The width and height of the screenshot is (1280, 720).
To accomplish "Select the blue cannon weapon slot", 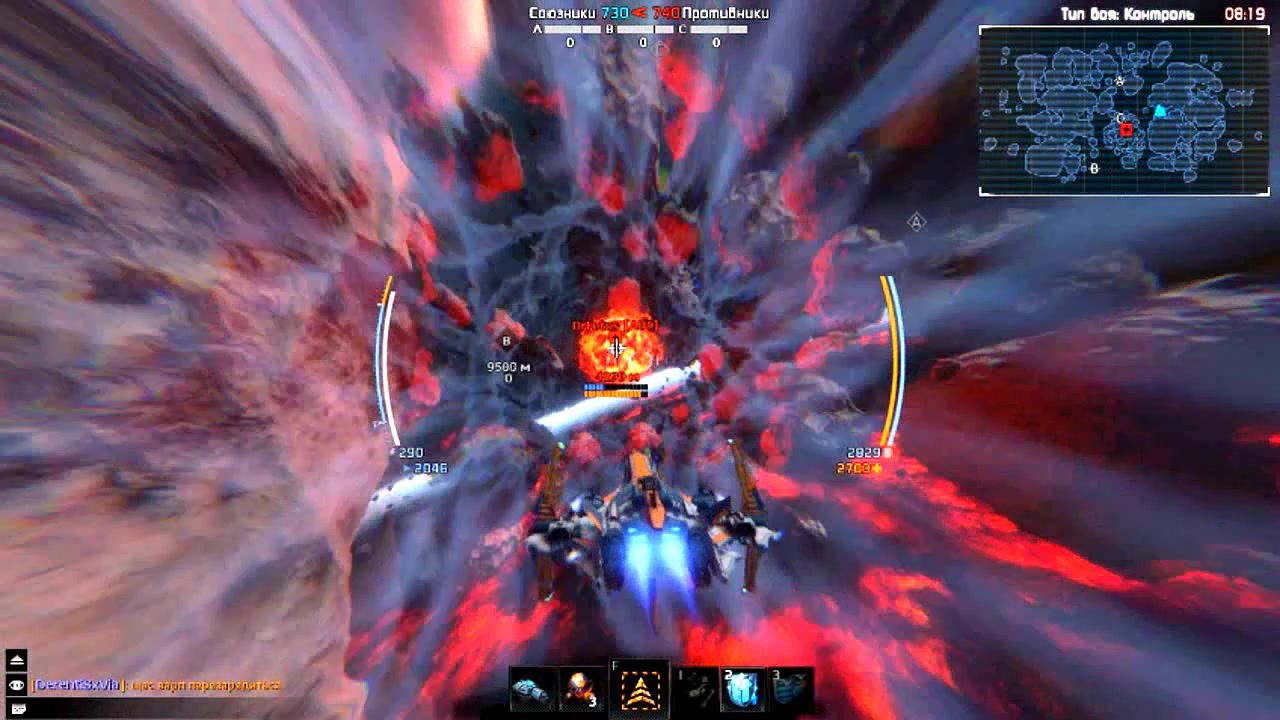I will click(531, 689).
